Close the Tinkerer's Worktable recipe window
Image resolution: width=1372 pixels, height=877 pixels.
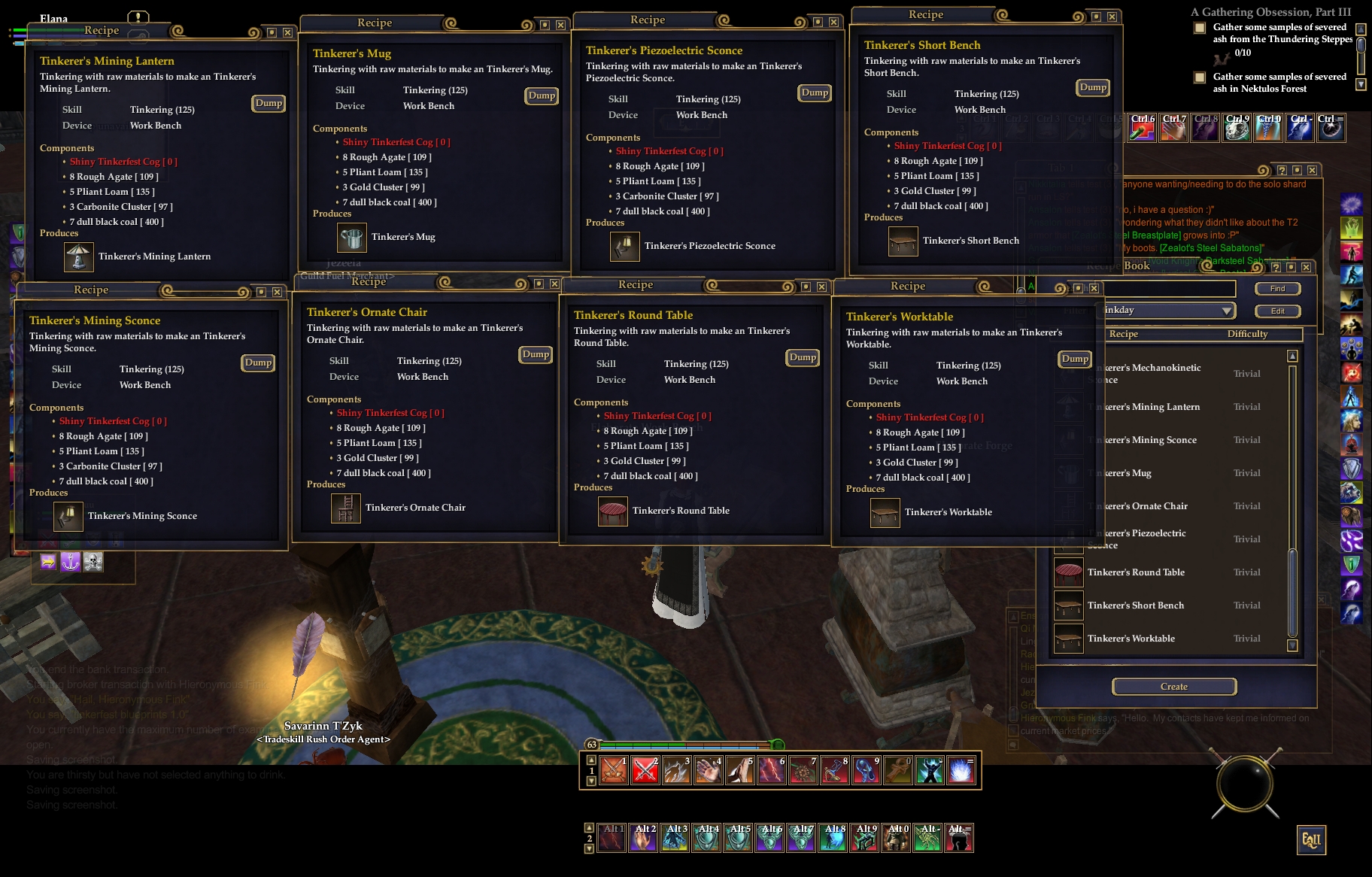coord(1094,288)
